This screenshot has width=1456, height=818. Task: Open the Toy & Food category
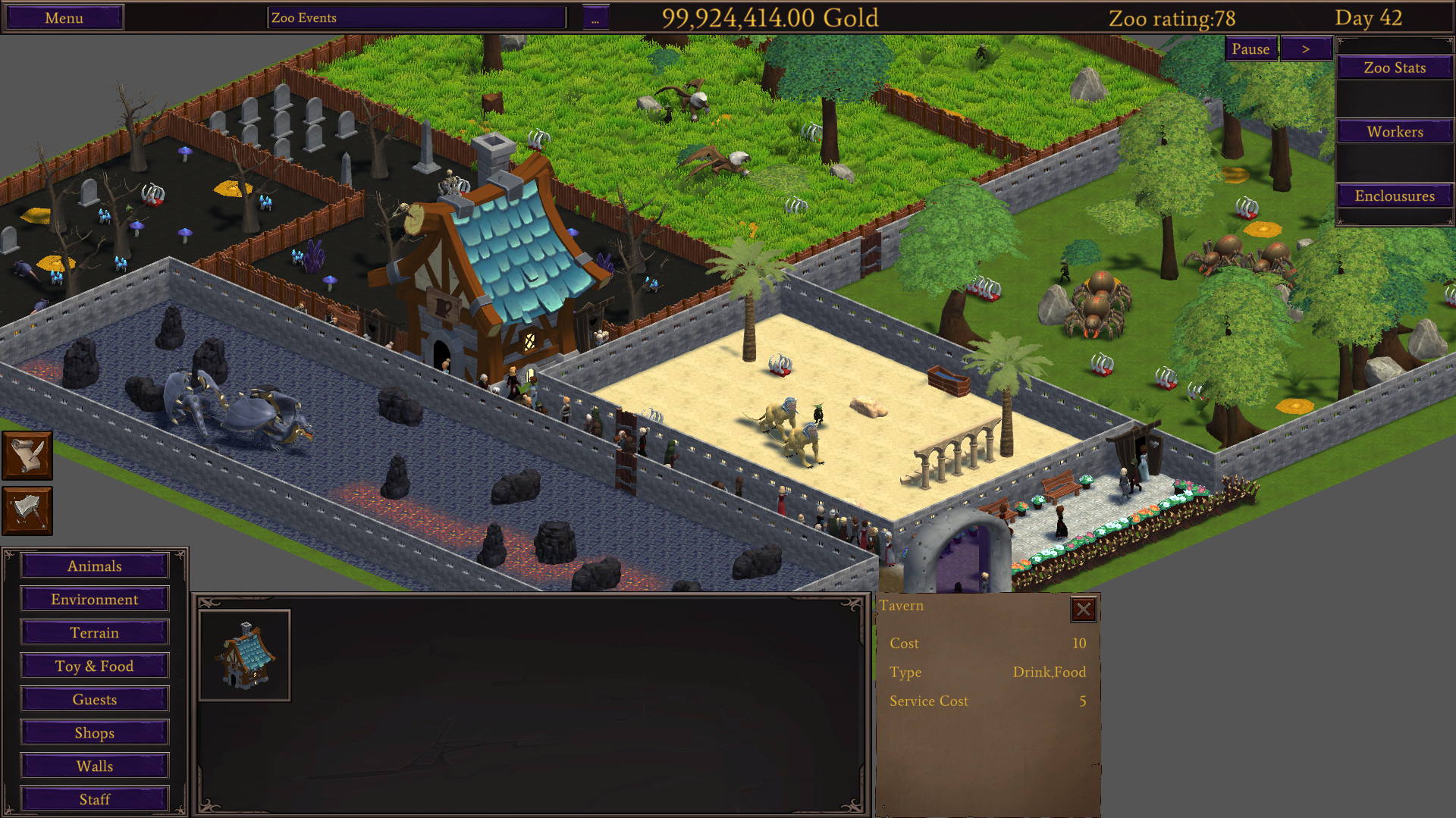(x=94, y=666)
